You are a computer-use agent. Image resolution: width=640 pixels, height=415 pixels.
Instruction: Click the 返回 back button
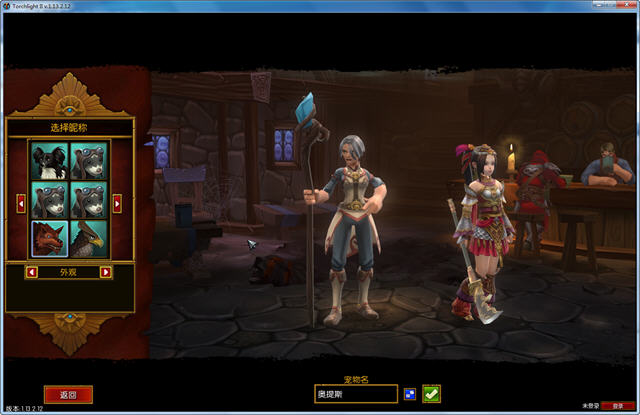pyautogui.click(x=68, y=395)
